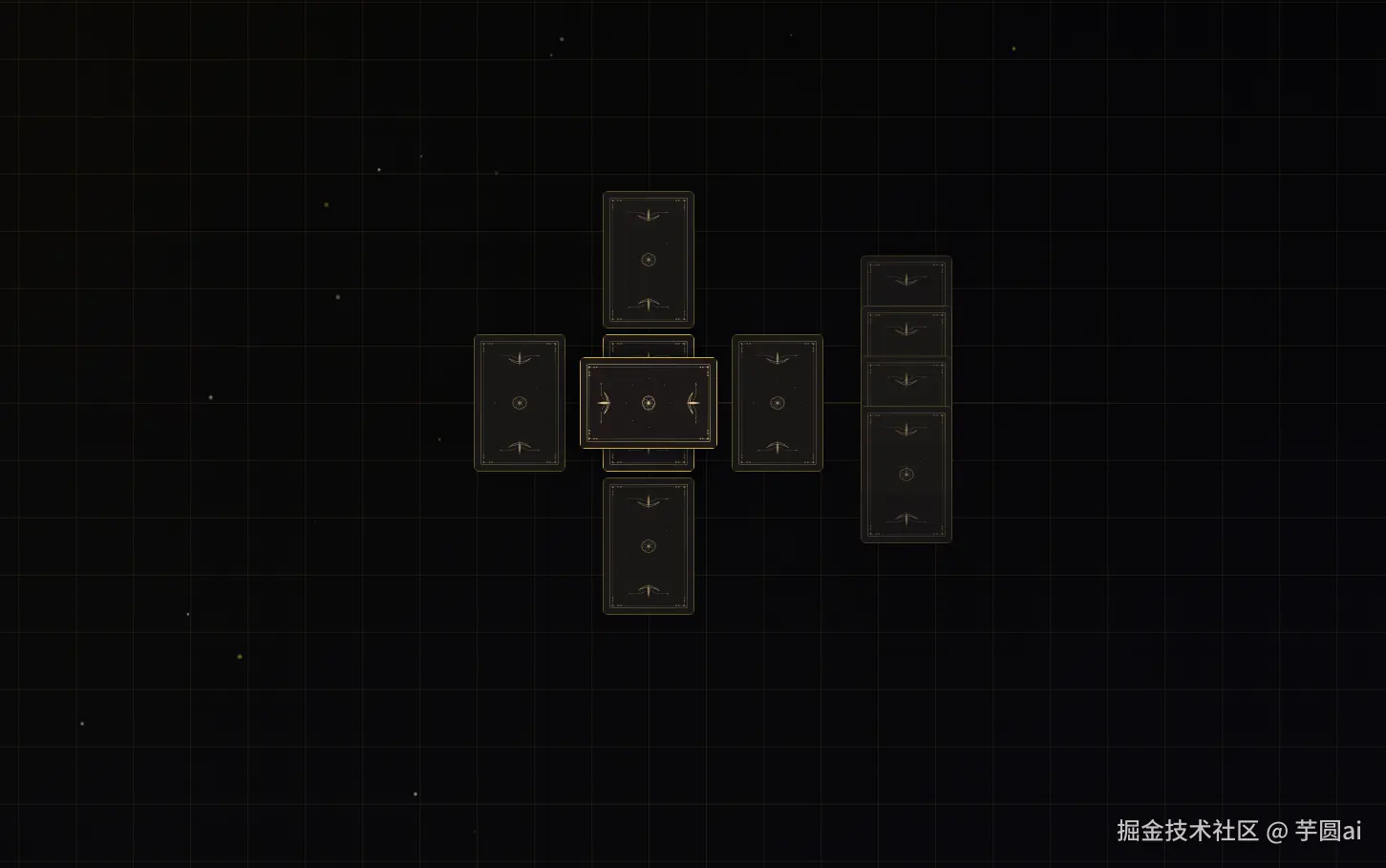Flip the second card in the right column

906,333
